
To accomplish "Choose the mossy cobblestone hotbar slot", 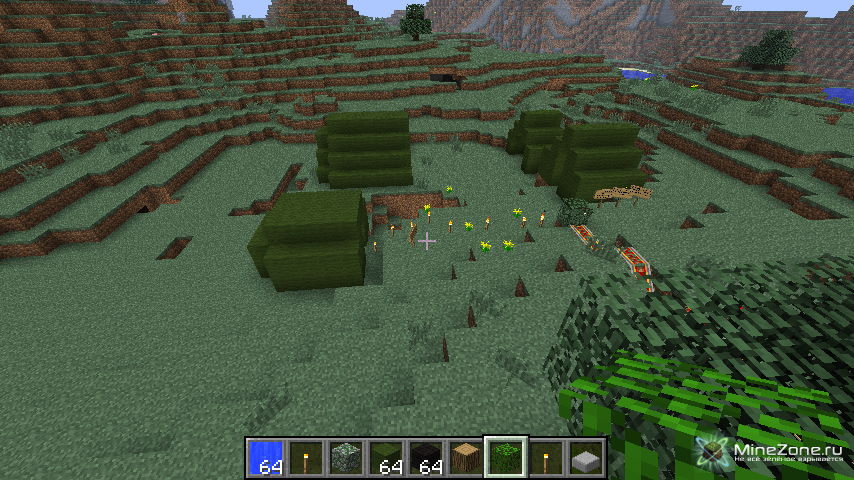I will (346, 457).
